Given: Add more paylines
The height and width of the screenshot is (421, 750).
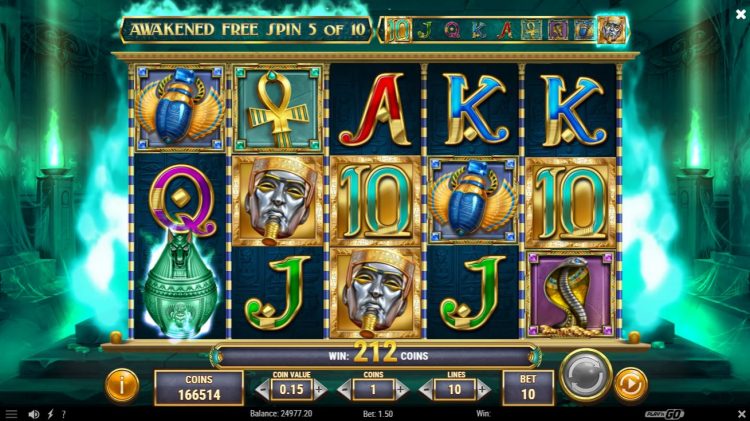Looking at the screenshot, I should (482, 389).
